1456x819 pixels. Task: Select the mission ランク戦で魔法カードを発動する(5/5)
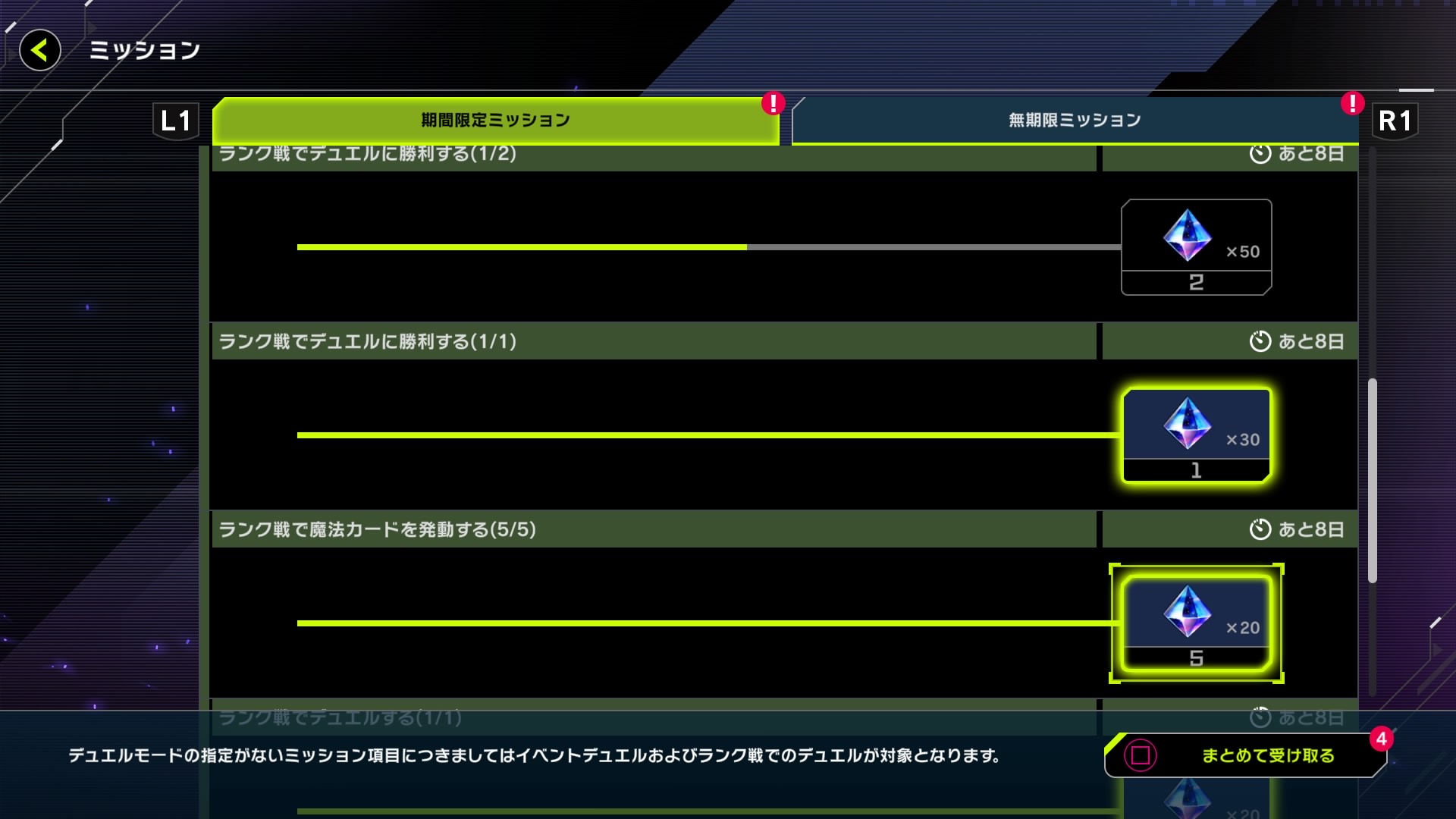(x=531, y=529)
